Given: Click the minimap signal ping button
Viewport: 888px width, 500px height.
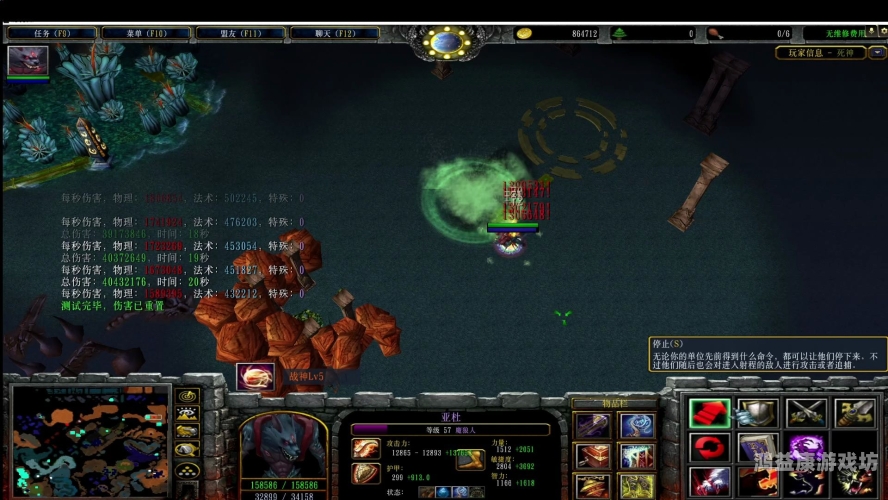Looking at the screenshot, I should coord(186,396).
